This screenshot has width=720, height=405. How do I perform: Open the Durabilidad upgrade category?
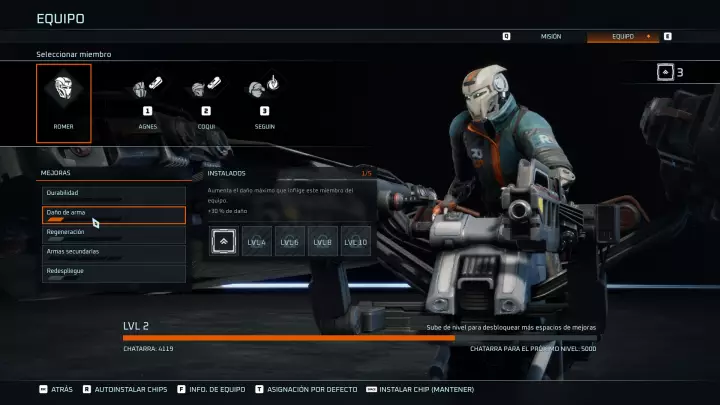(113, 194)
